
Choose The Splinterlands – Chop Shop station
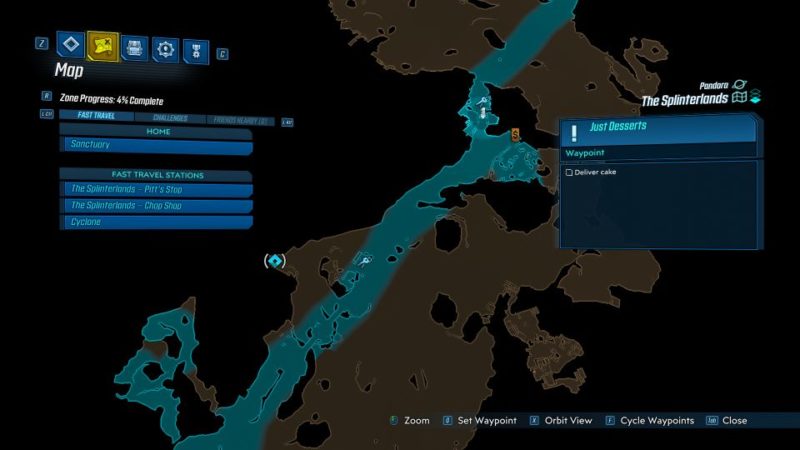pos(156,205)
